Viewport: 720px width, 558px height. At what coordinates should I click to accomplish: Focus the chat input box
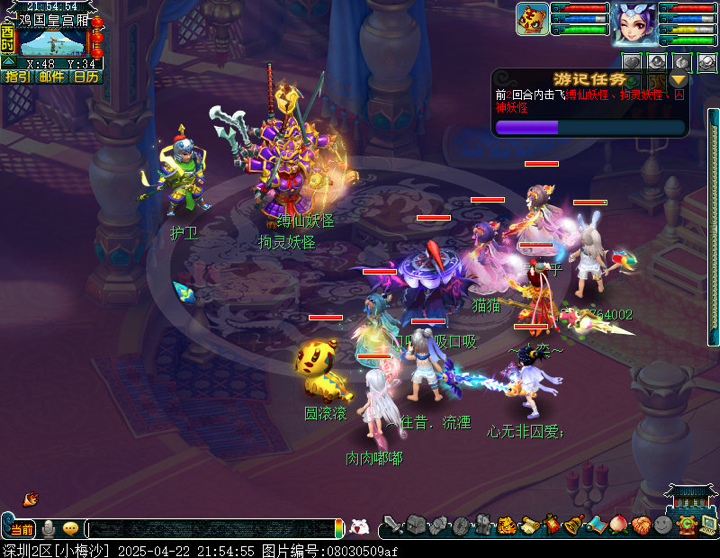click(x=210, y=528)
